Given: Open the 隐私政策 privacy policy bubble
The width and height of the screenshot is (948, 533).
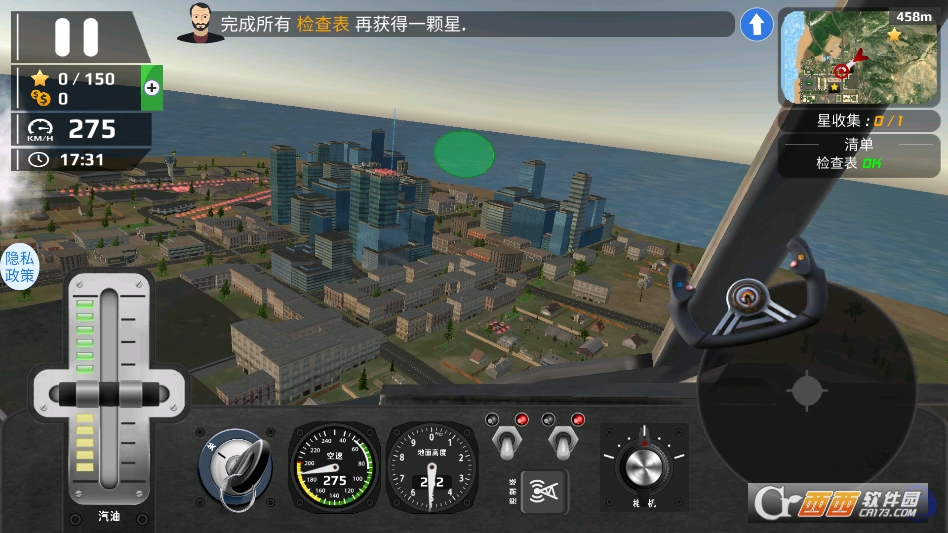Looking at the screenshot, I should coord(19,265).
